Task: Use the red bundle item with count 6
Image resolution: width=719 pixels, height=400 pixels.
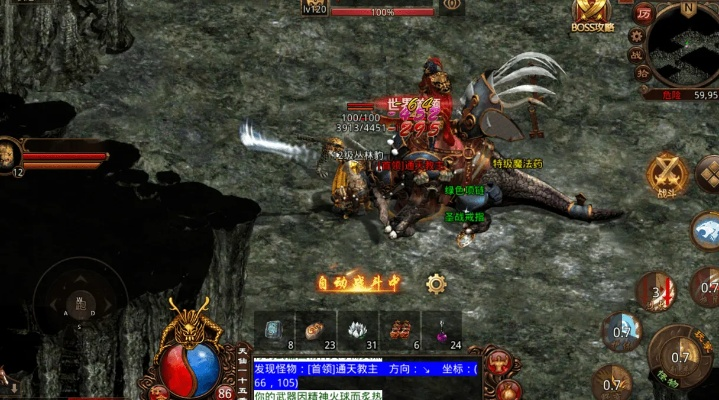Action: click(399, 330)
